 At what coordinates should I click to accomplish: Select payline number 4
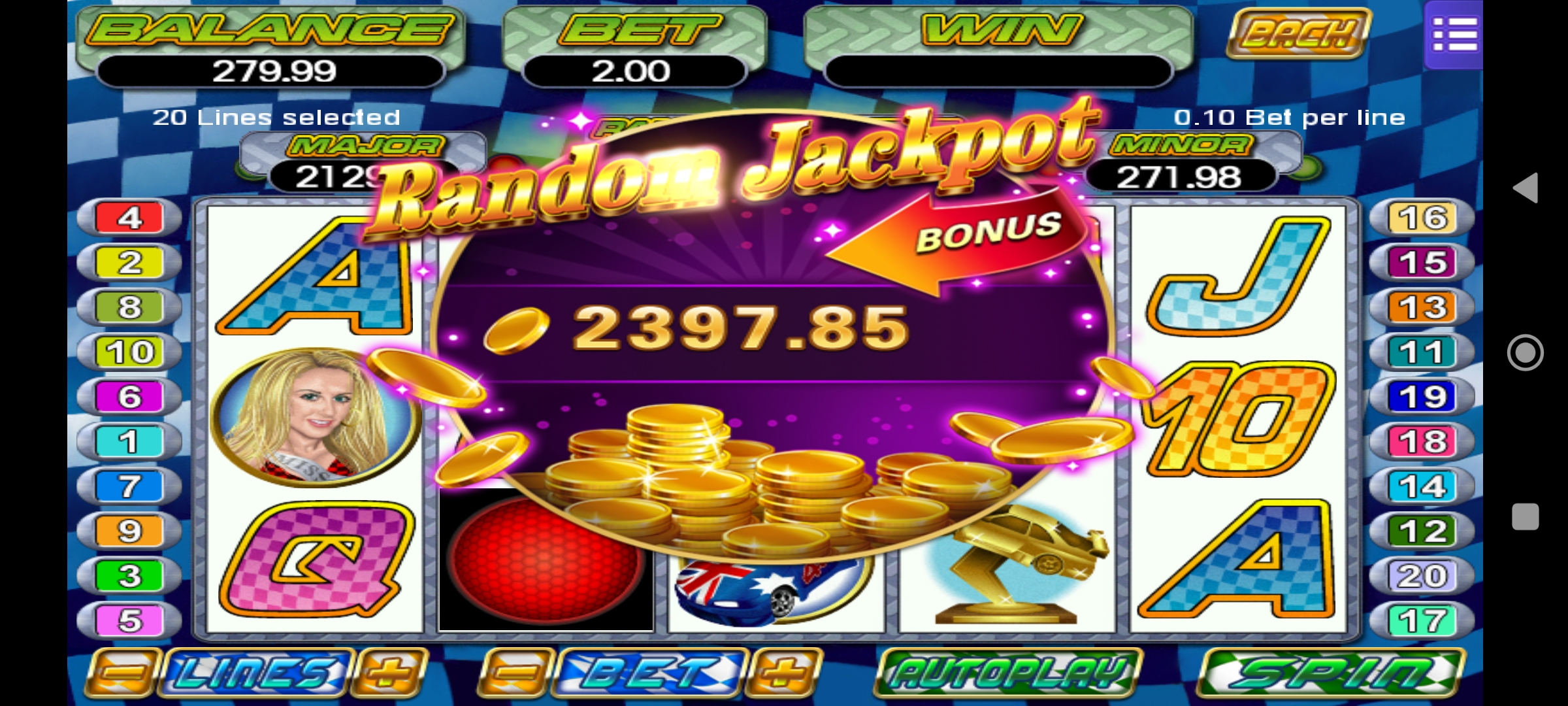tap(129, 218)
